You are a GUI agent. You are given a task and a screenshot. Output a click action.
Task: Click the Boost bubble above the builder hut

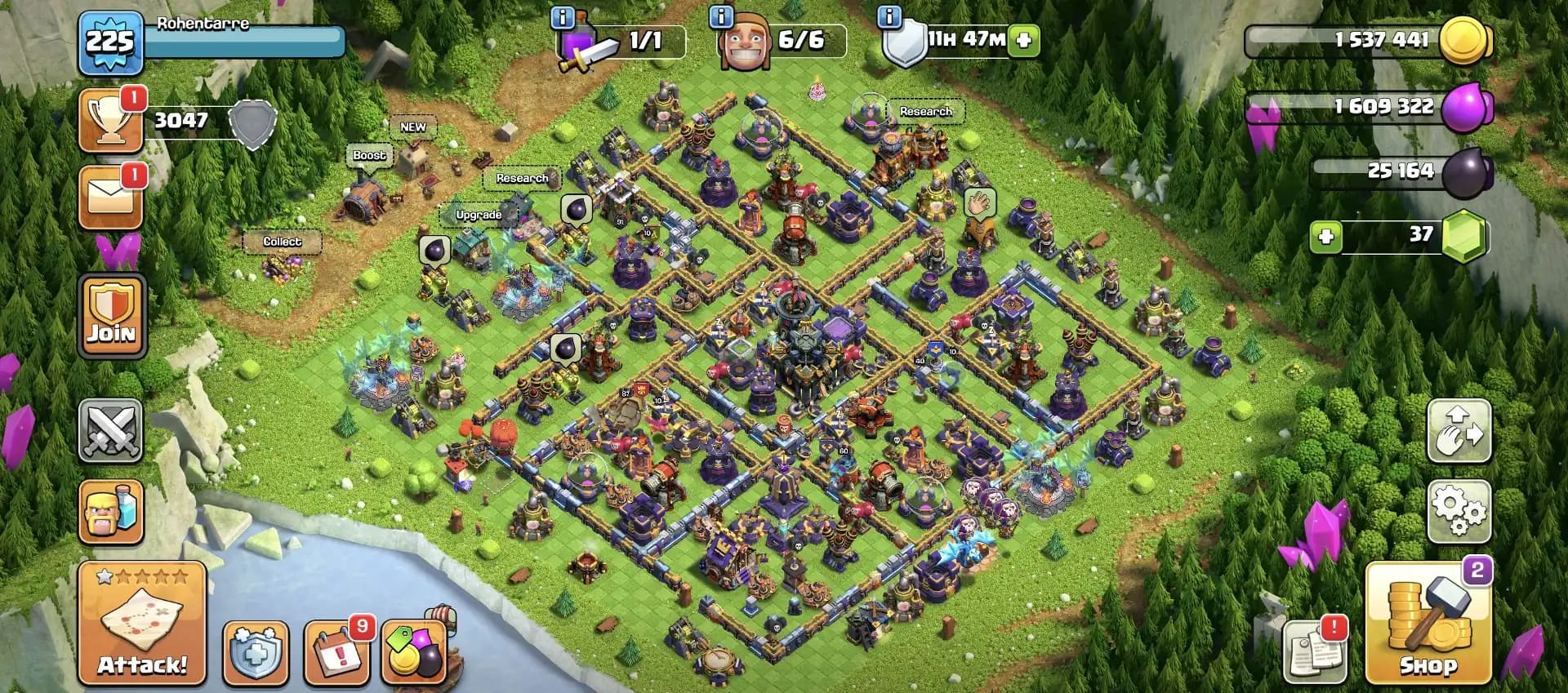369,154
